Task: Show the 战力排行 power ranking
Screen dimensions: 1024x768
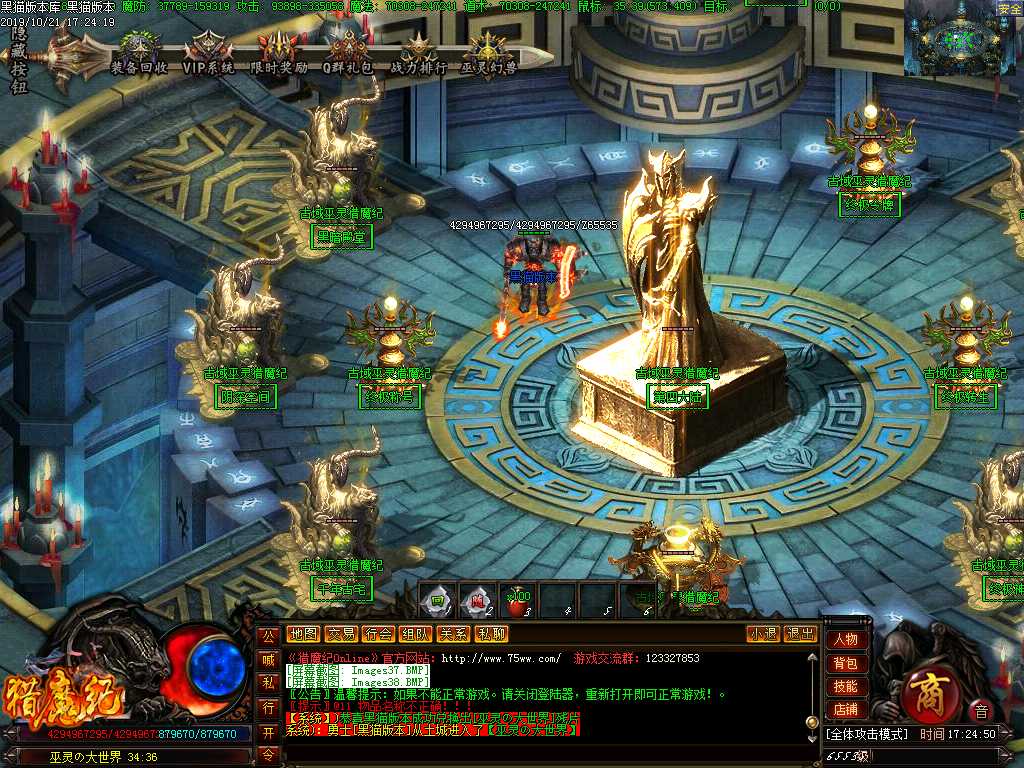Action: point(417,53)
